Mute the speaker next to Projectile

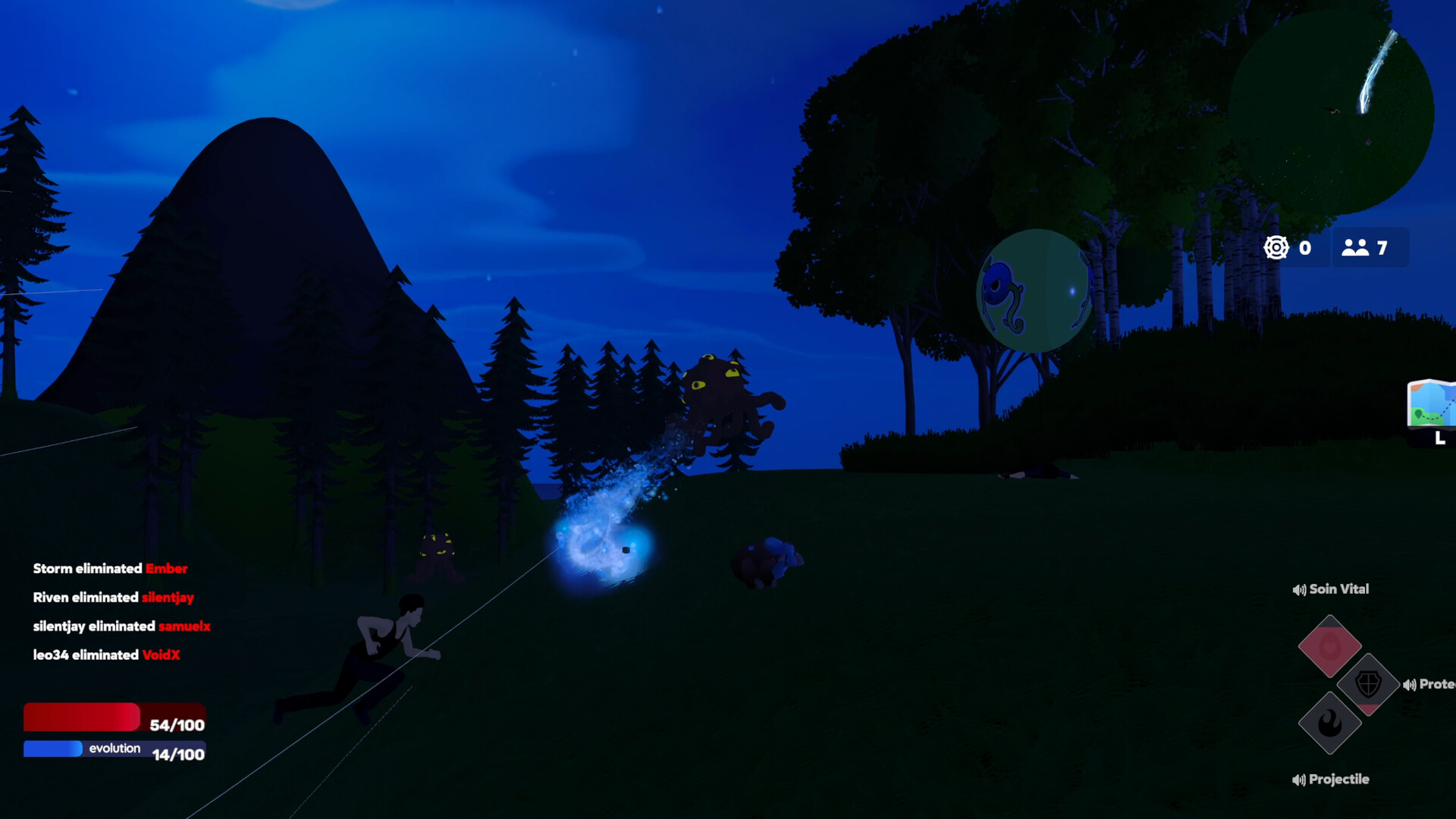coord(1298,779)
